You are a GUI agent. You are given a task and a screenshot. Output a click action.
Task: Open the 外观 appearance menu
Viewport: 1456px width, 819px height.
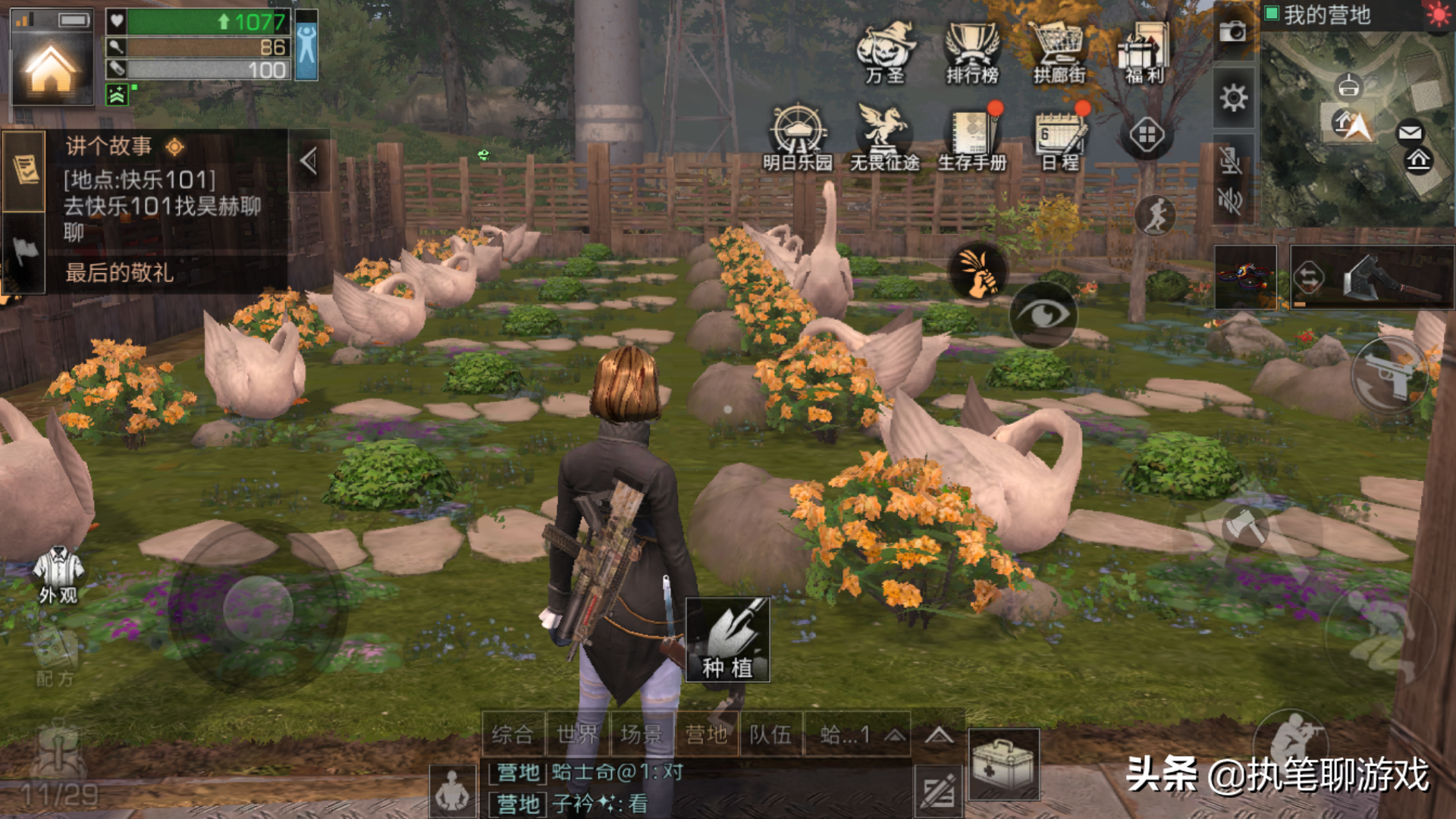tap(58, 576)
